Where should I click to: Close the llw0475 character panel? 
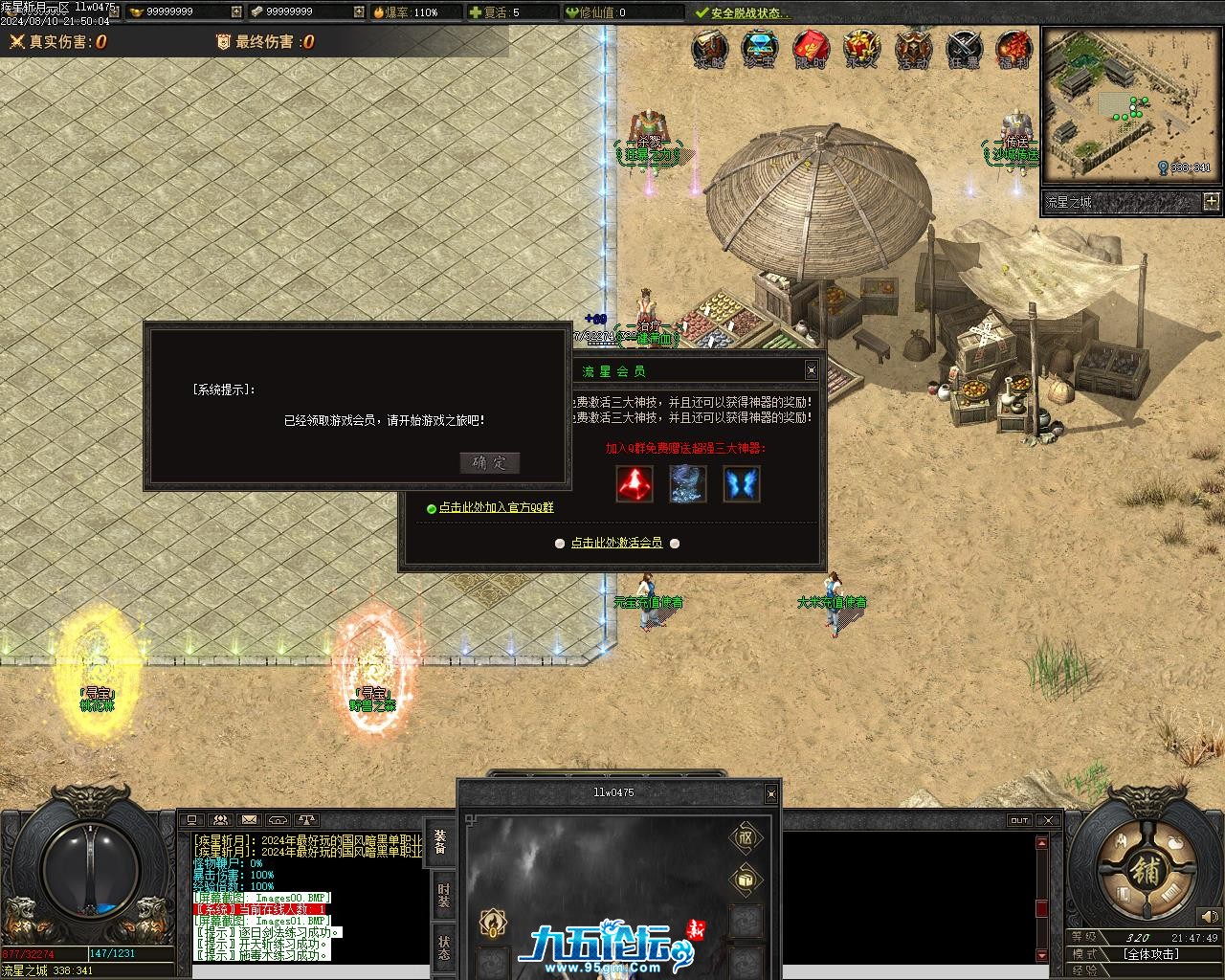(770, 793)
